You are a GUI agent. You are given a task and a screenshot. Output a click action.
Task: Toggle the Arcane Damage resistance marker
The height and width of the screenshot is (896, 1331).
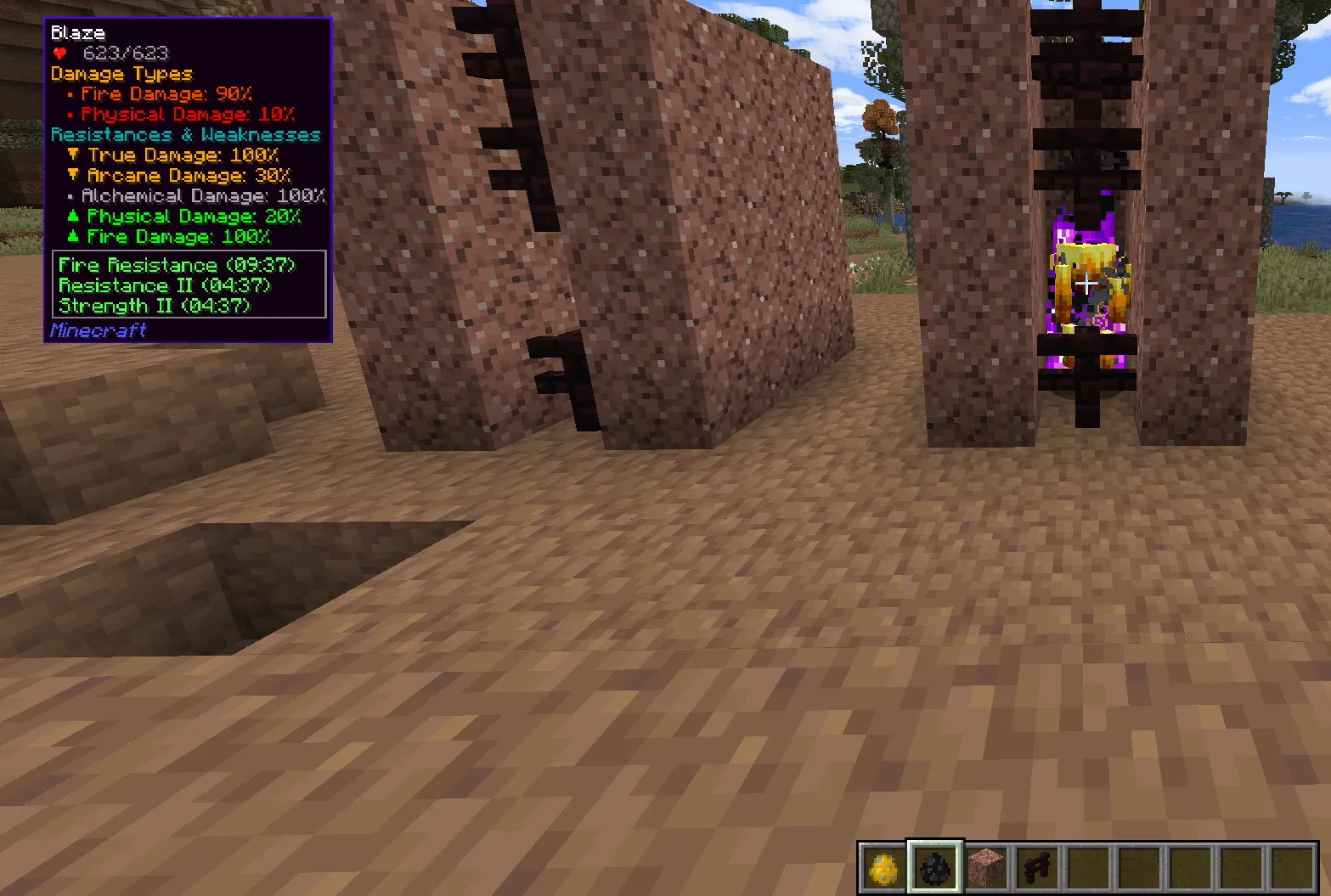coord(72,176)
